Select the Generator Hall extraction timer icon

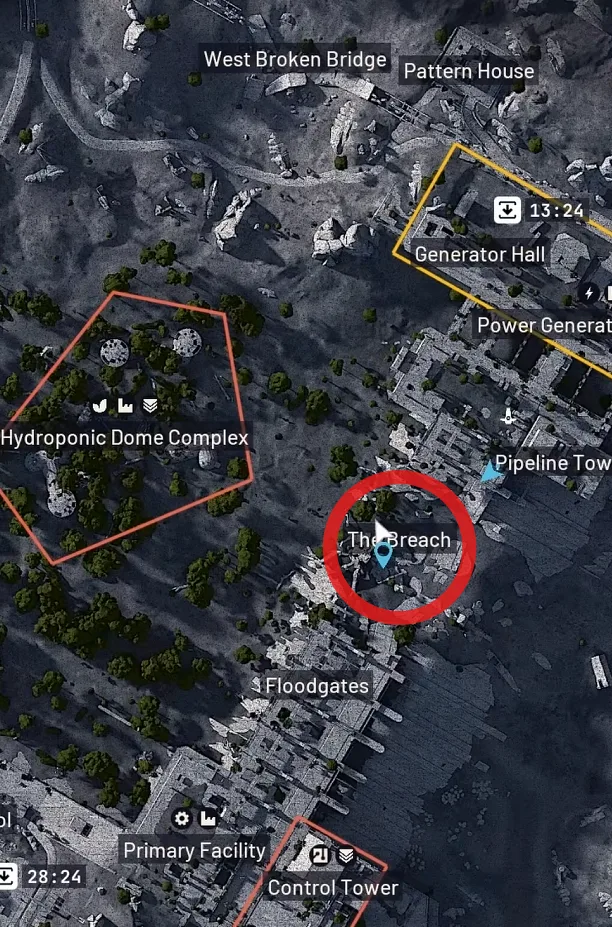[508, 211]
